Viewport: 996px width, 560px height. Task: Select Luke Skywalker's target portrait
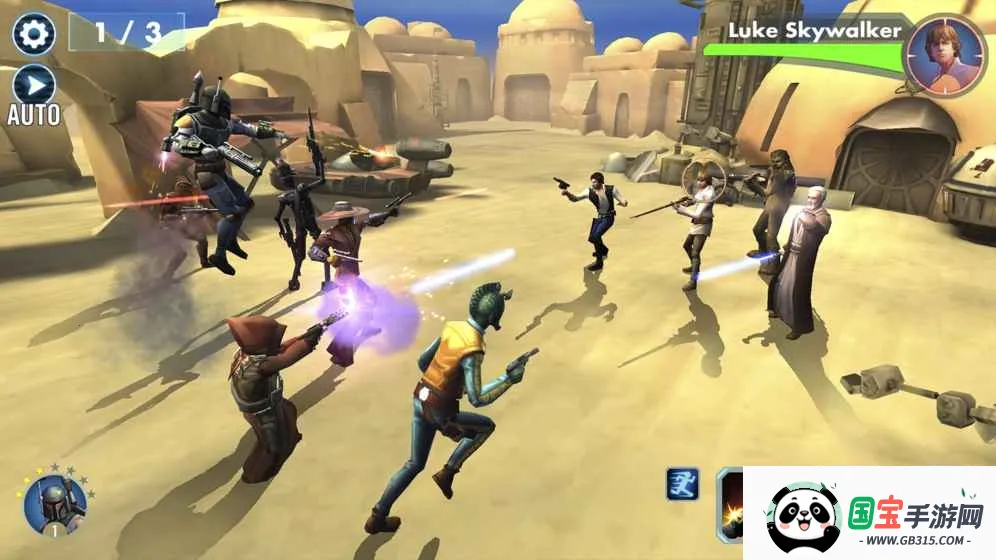click(x=942, y=54)
